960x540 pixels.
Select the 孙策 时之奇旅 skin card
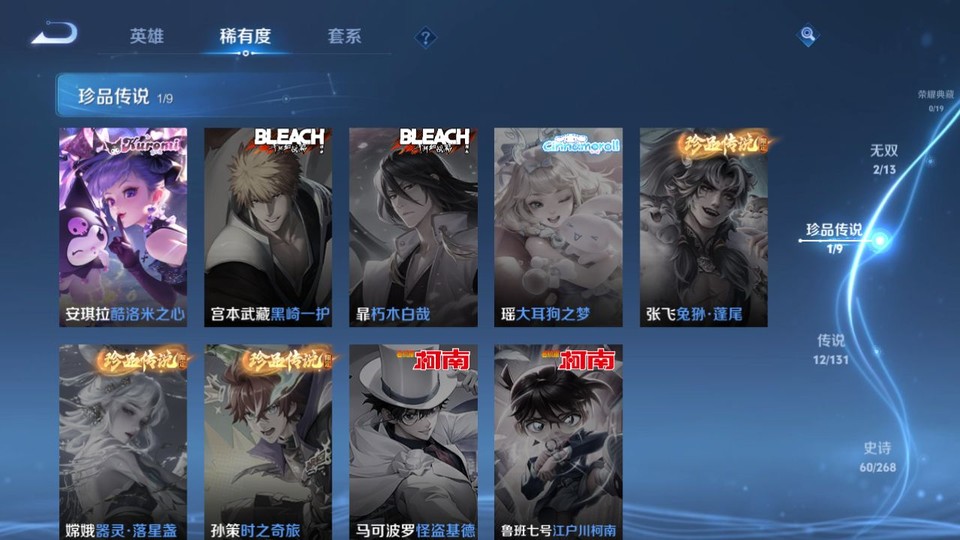point(268,442)
